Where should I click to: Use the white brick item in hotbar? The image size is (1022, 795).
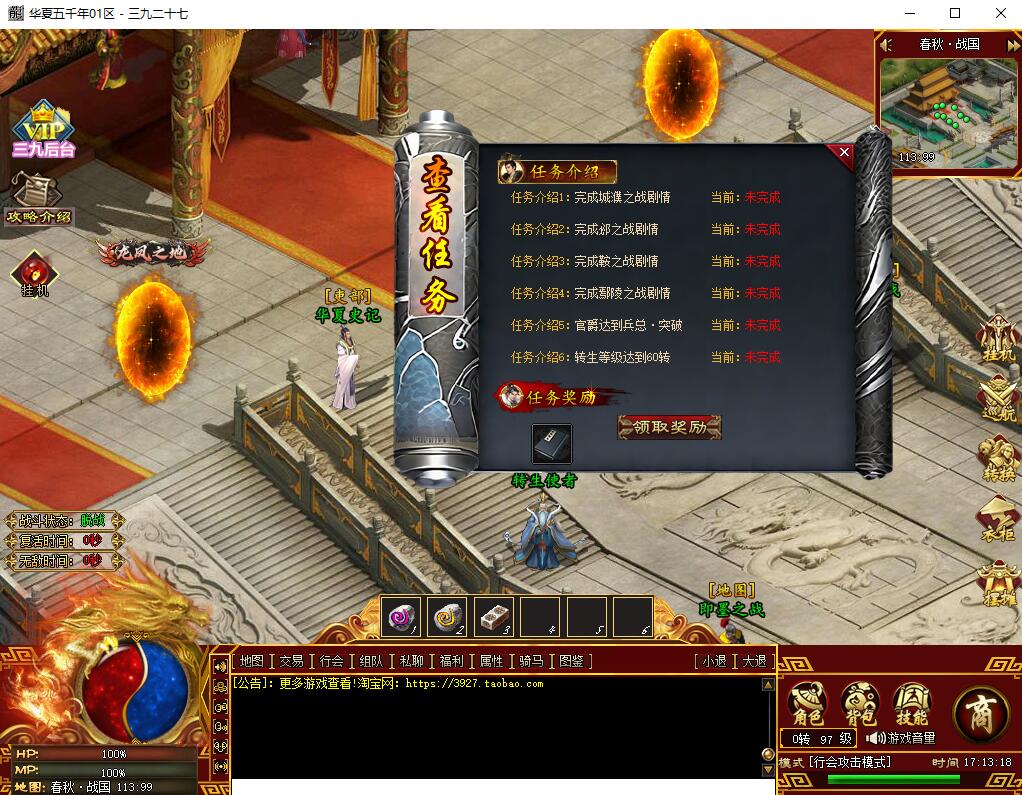[493, 617]
